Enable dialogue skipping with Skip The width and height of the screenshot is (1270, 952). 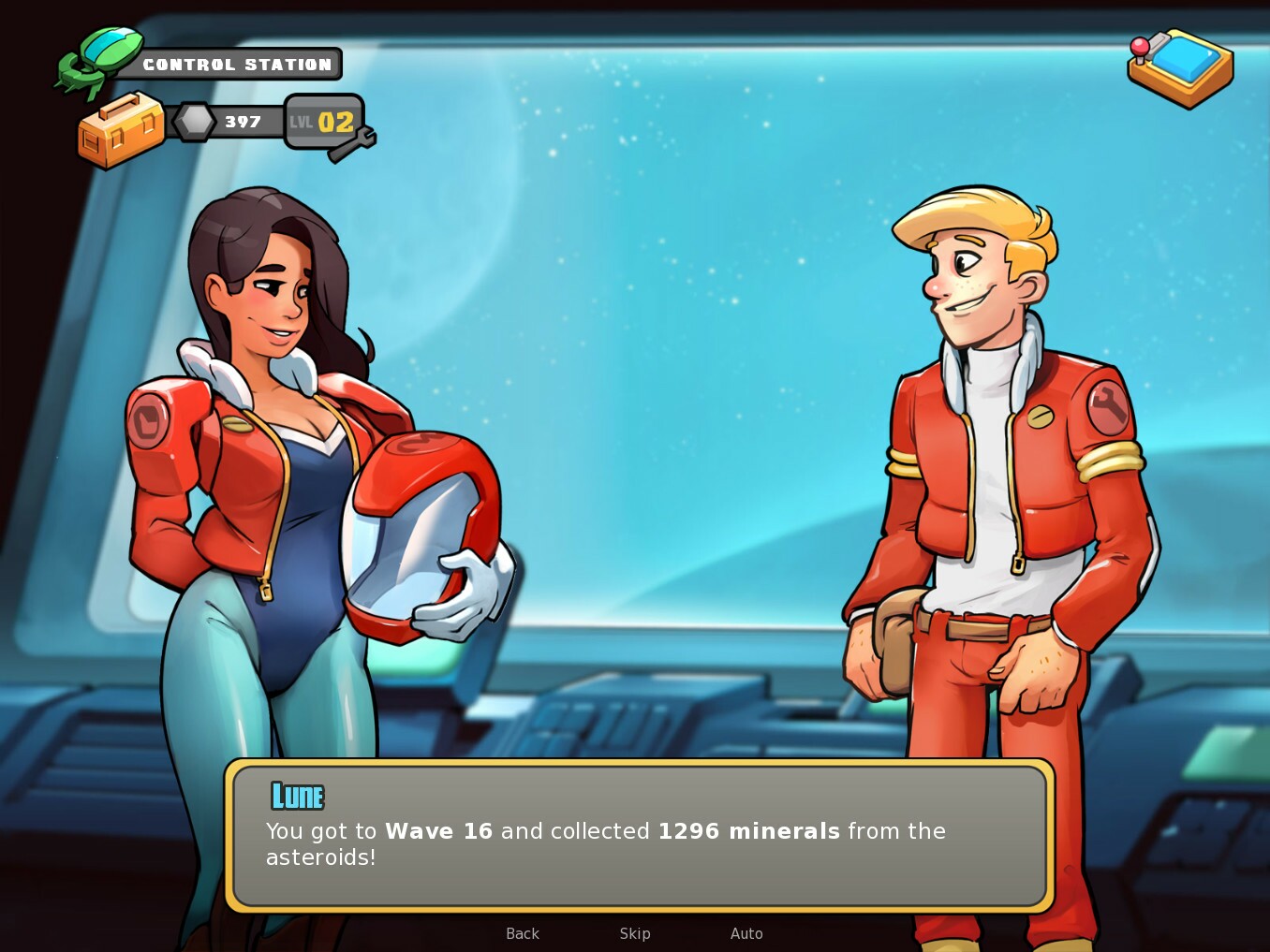pos(635,933)
